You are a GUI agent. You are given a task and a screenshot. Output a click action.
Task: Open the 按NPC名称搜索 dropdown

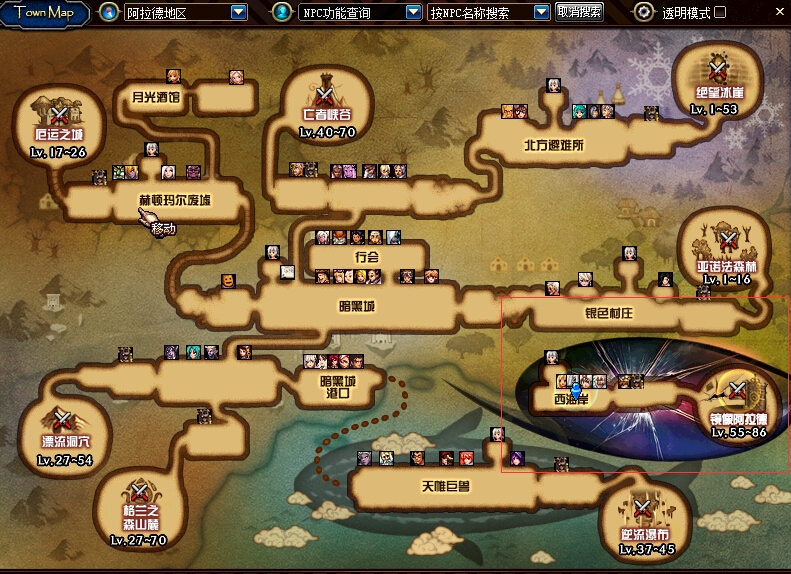(541, 12)
